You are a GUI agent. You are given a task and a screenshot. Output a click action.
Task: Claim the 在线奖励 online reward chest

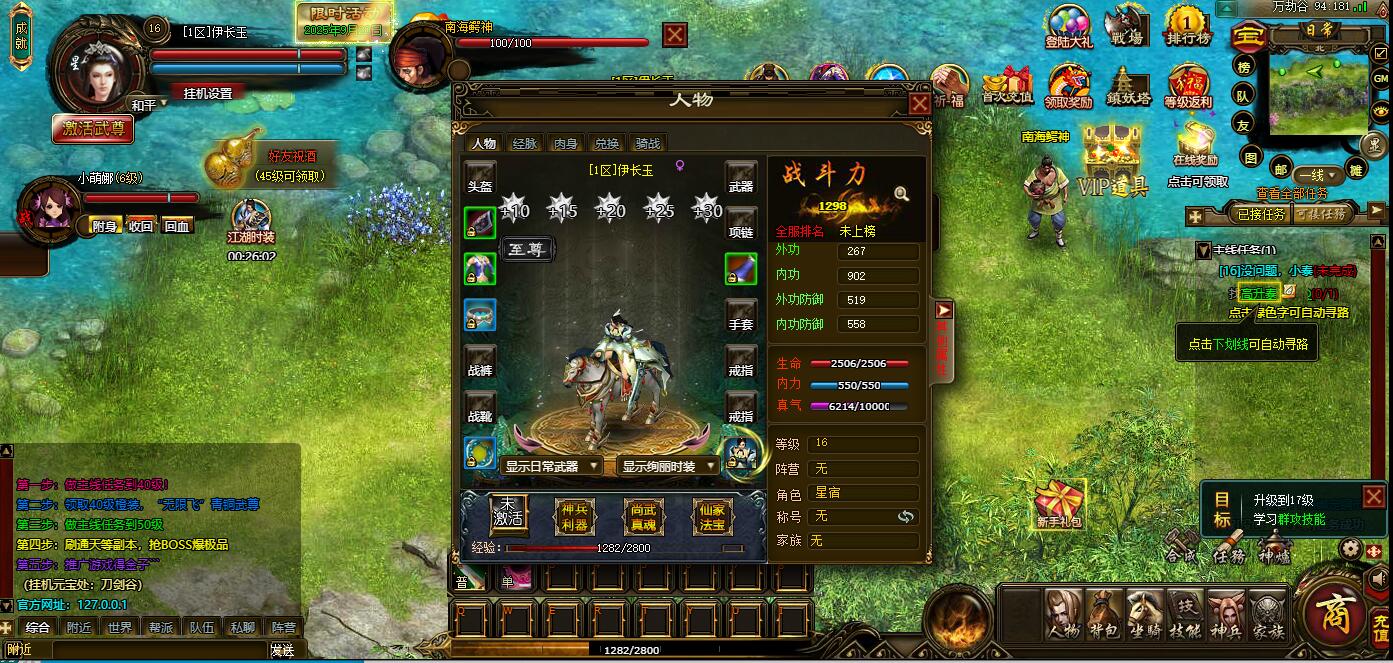[1196, 146]
